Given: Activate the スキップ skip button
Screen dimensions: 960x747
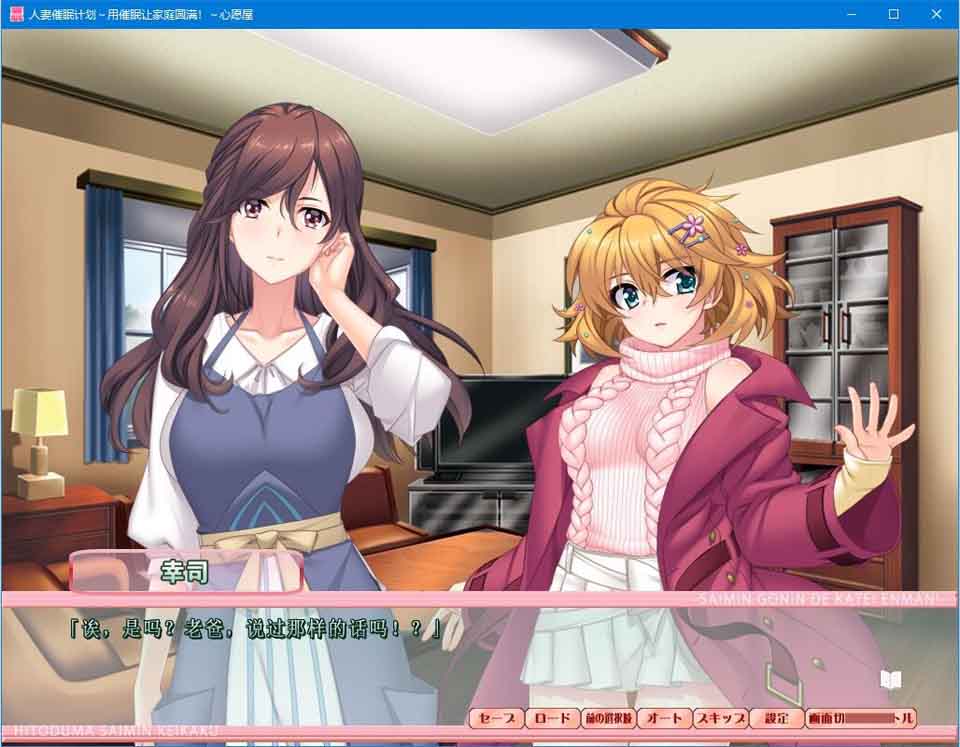Looking at the screenshot, I should point(721,718).
